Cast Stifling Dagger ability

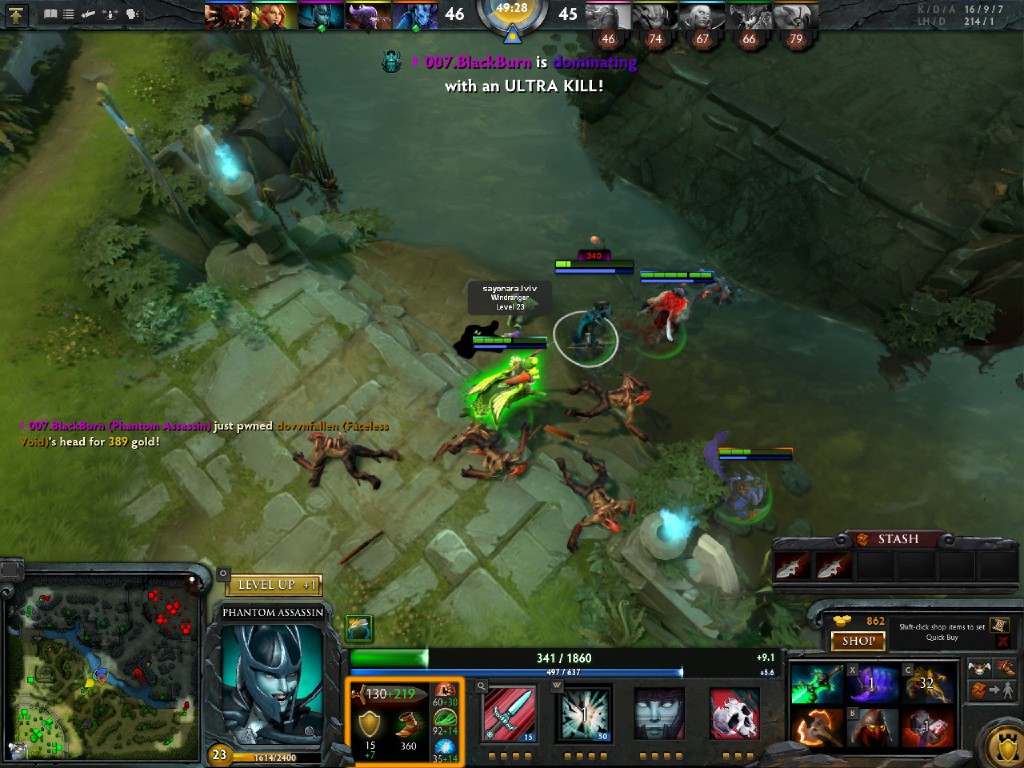(509, 714)
